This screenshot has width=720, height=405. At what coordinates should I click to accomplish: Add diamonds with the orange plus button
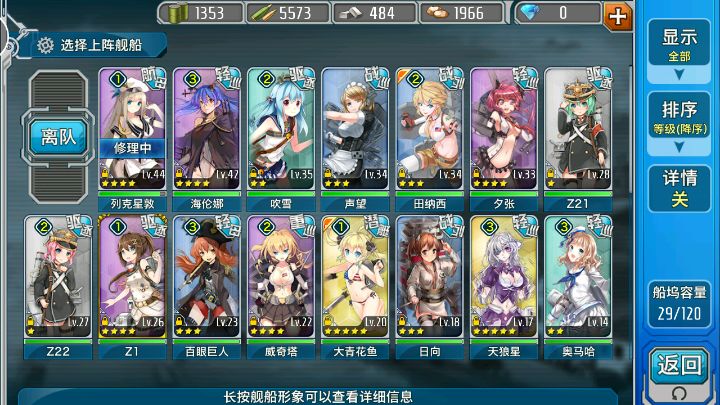pyautogui.click(x=619, y=15)
